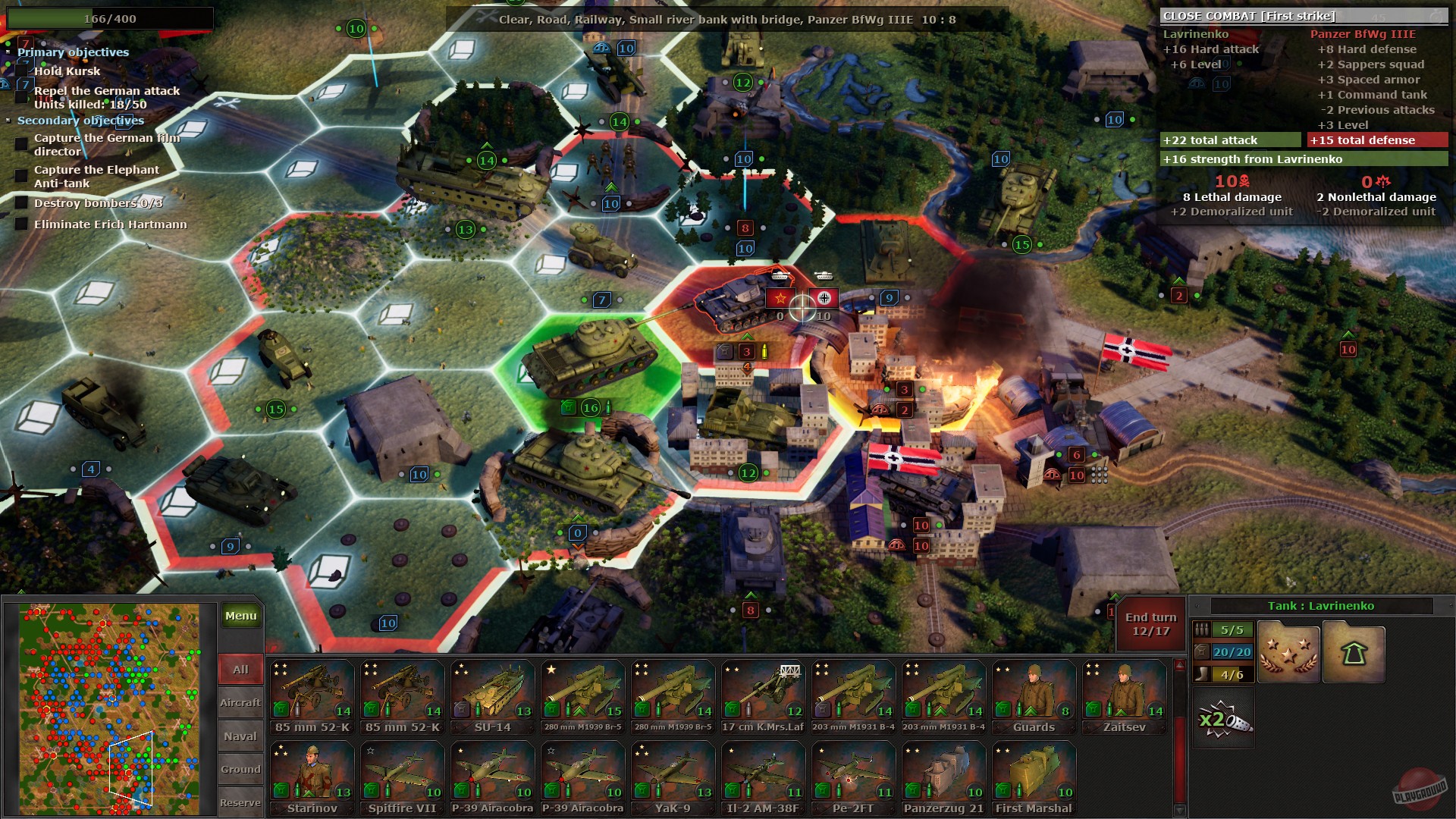This screenshot has width=1456, height=819.
Task: Collapse the Primary objectives list
Action: (8, 52)
